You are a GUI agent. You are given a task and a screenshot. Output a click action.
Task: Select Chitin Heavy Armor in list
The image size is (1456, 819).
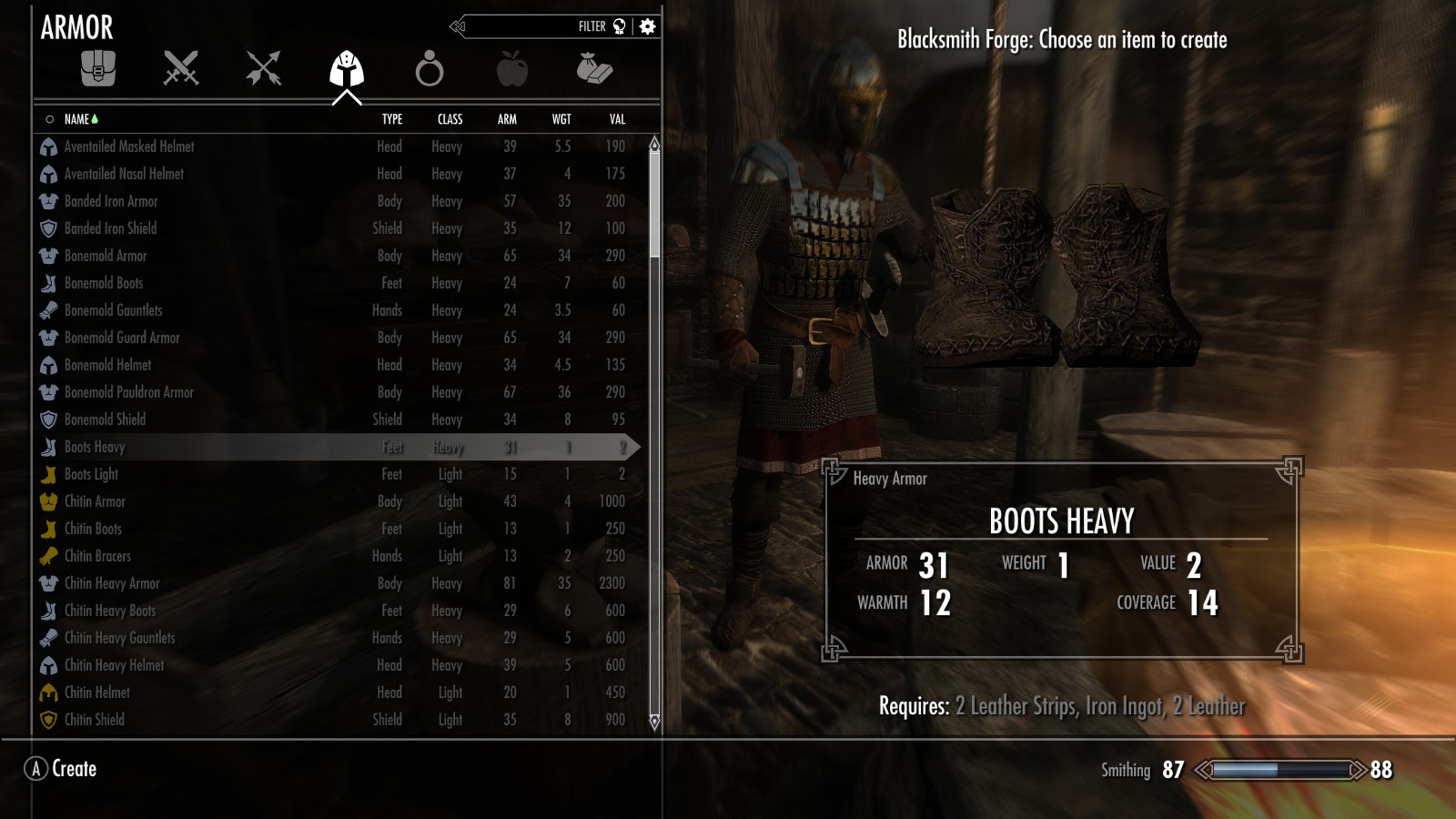[112, 583]
